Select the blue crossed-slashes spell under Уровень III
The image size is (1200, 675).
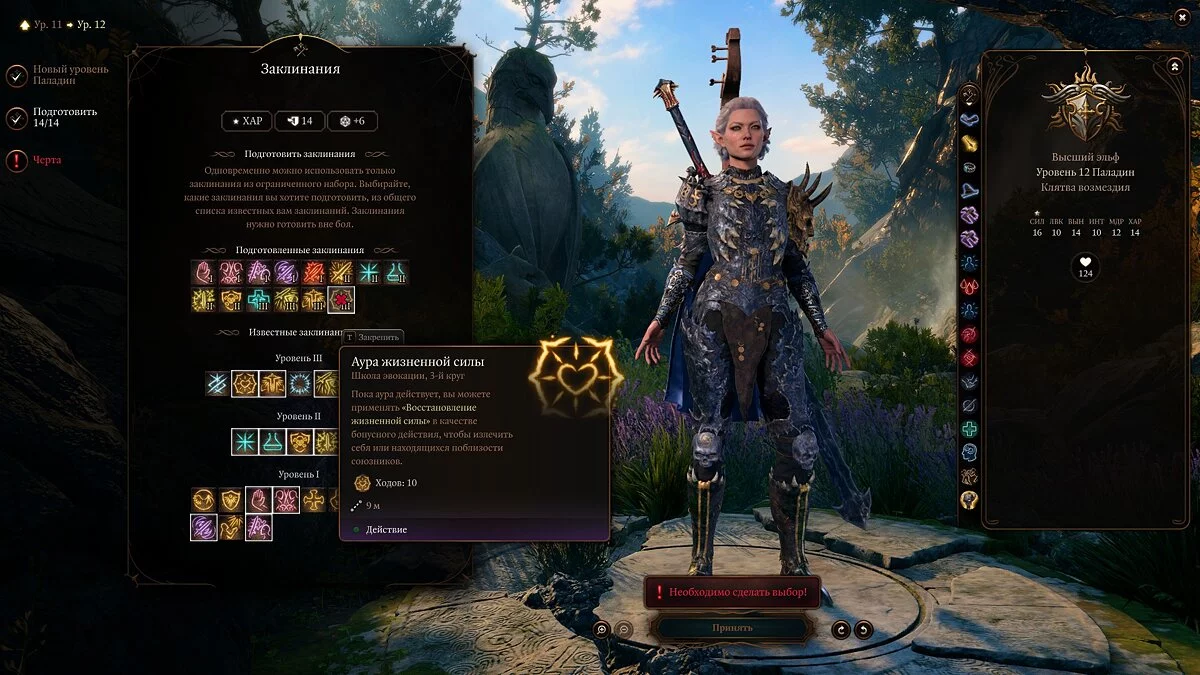coord(218,384)
